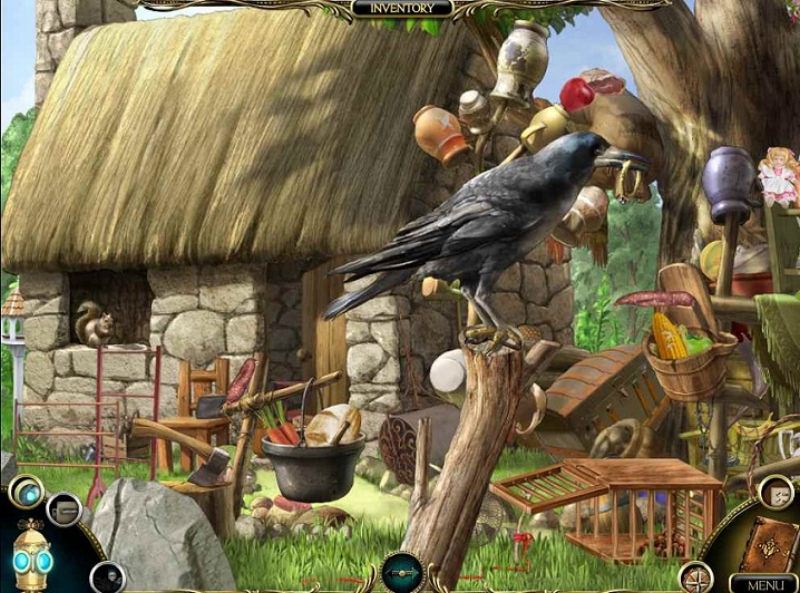Open the paper note icon above the journal
The width and height of the screenshot is (800, 593).
tap(775, 491)
